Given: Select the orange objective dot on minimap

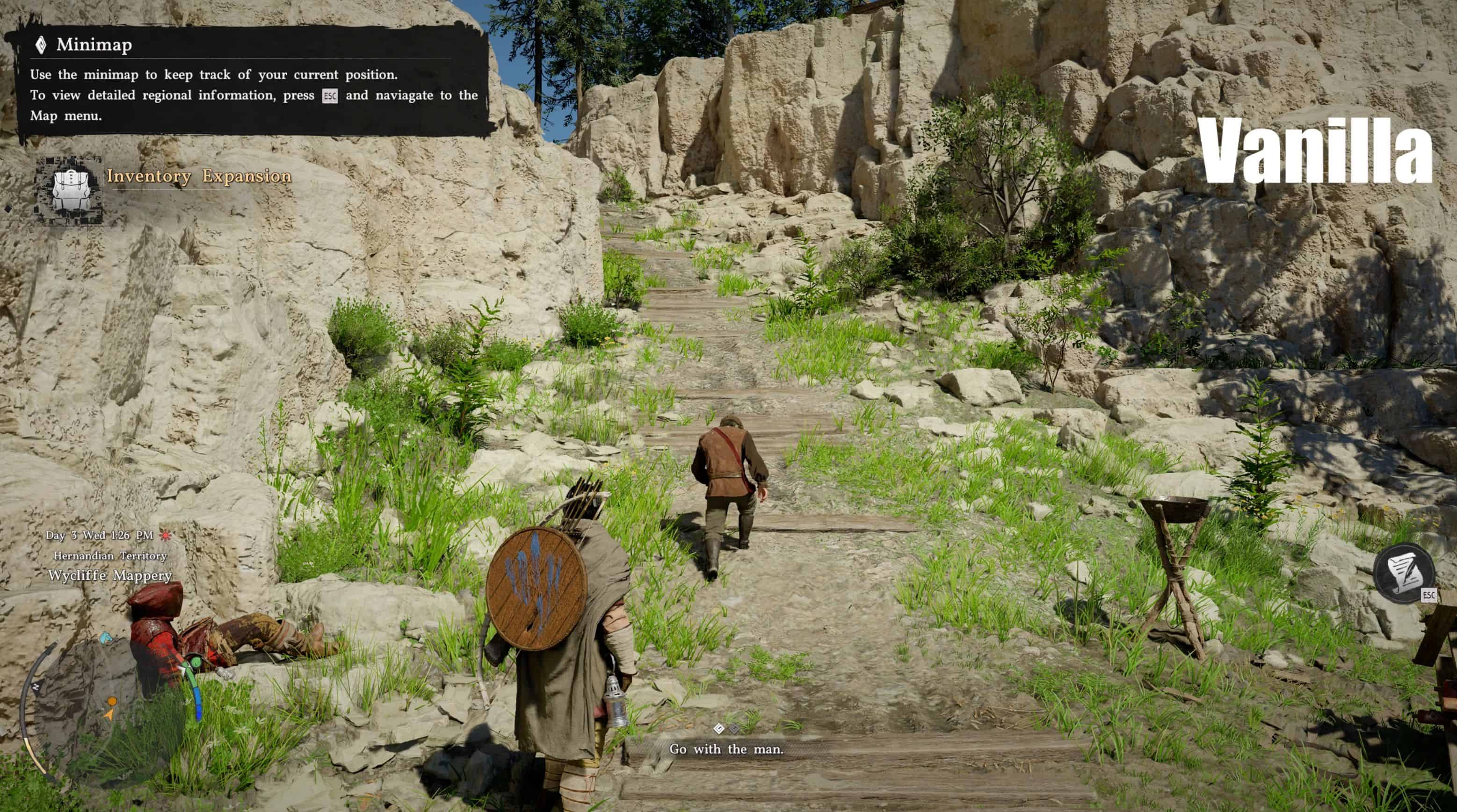Looking at the screenshot, I should [x=113, y=702].
